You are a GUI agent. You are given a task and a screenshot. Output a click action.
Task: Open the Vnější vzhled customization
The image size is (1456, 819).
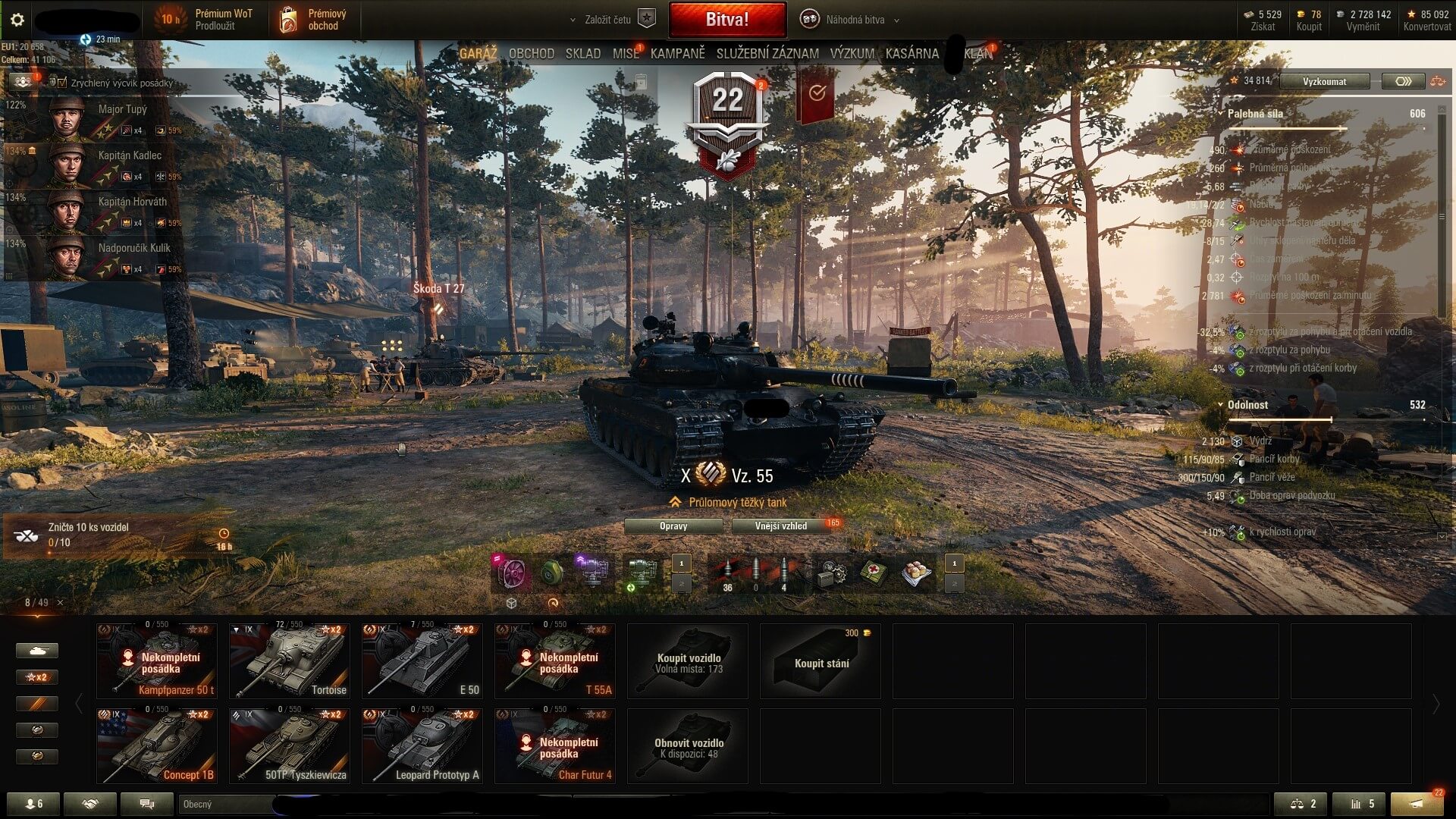pos(781,526)
